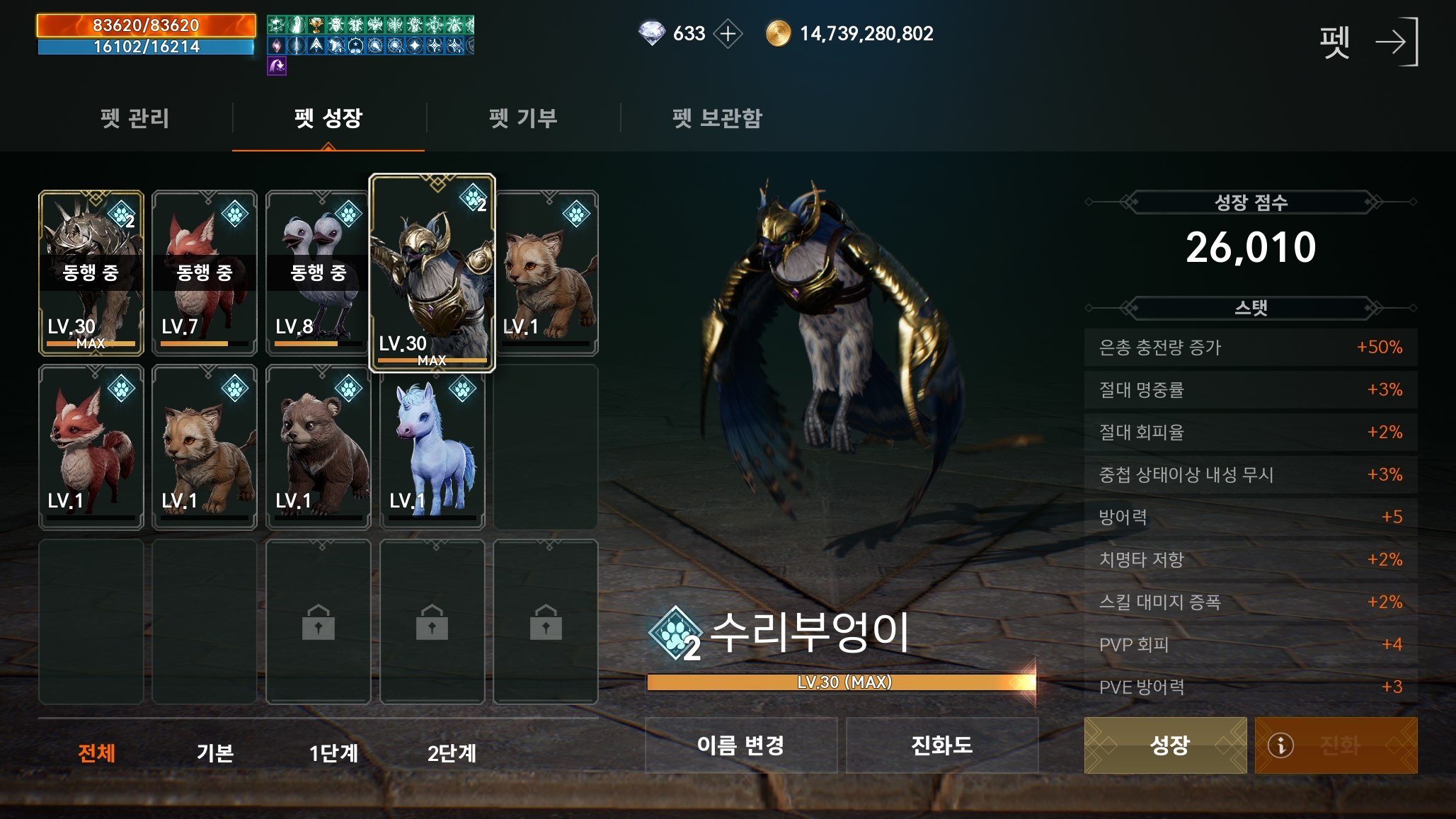Tap the diamond plus icon to purchase diamonds
The height and width of the screenshot is (819, 1456).
pyautogui.click(x=728, y=33)
